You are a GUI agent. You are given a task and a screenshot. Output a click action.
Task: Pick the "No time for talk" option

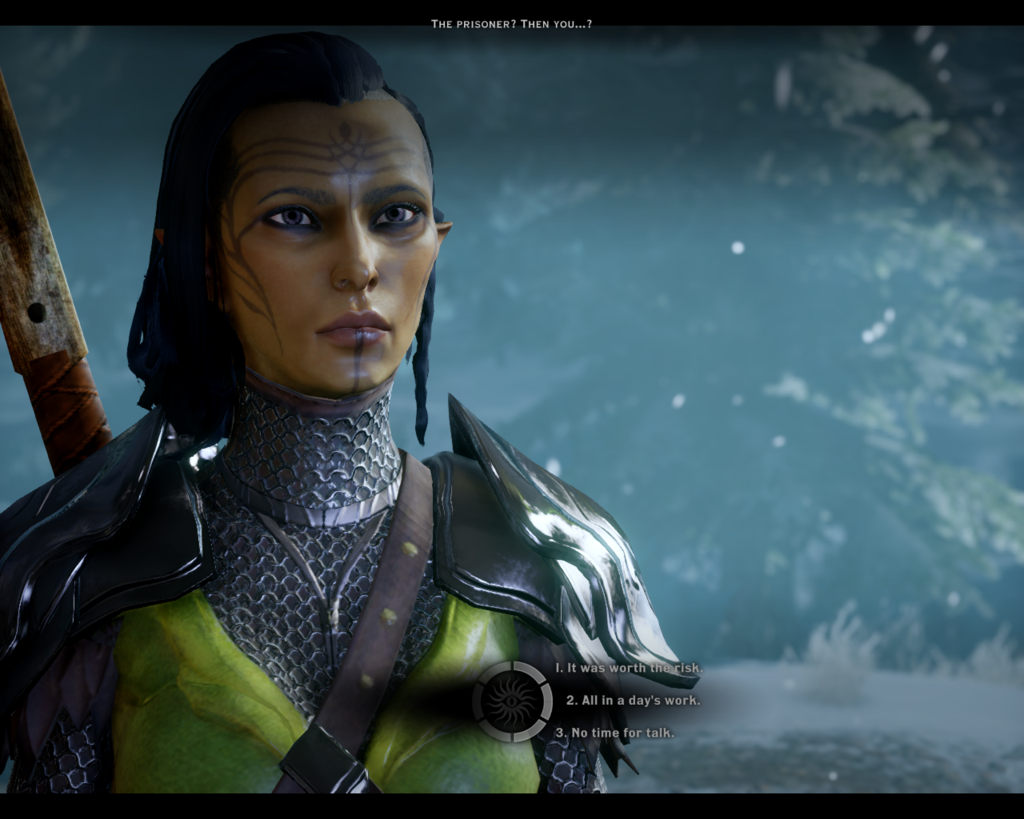(x=614, y=732)
